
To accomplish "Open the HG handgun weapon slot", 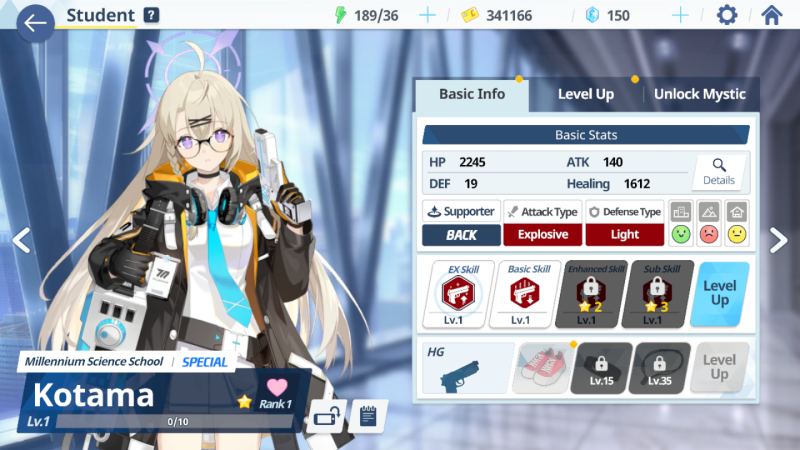I will [467, 368].
